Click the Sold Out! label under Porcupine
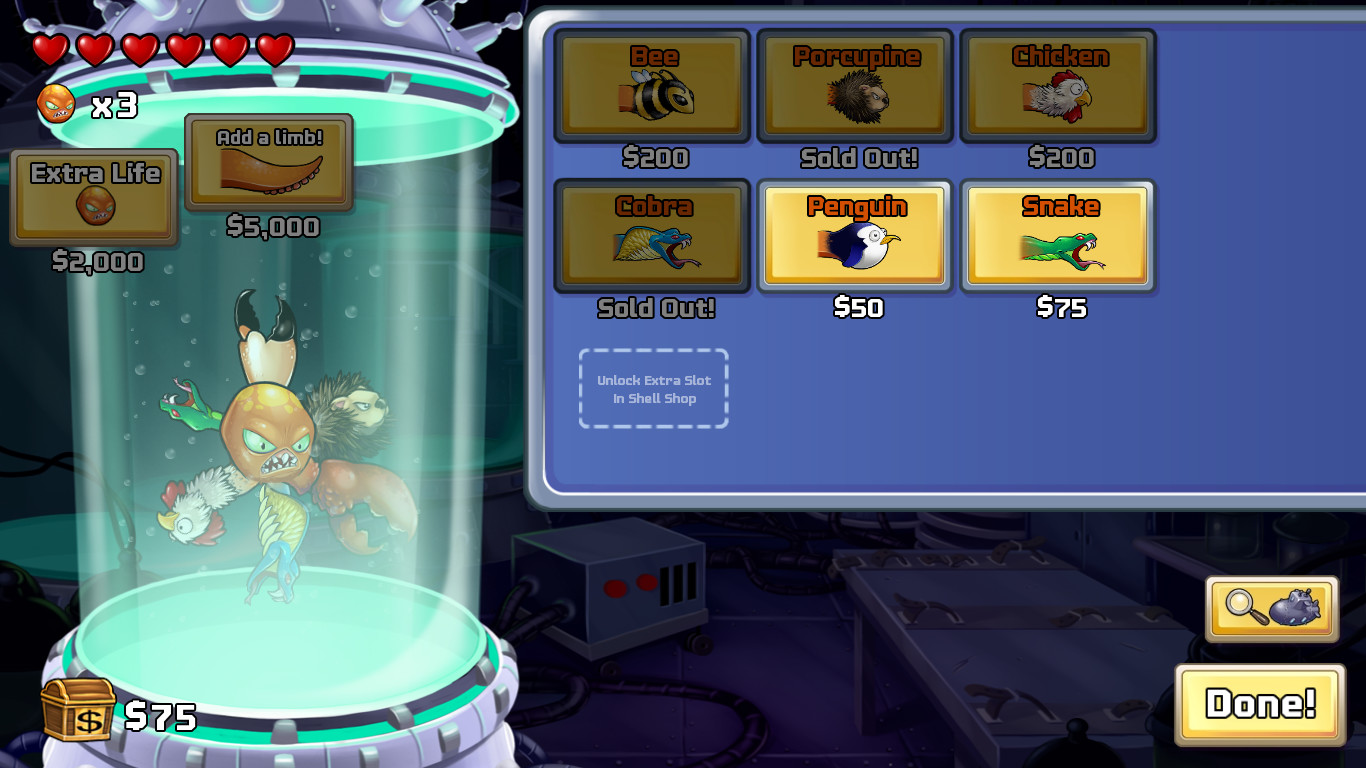 855,159
